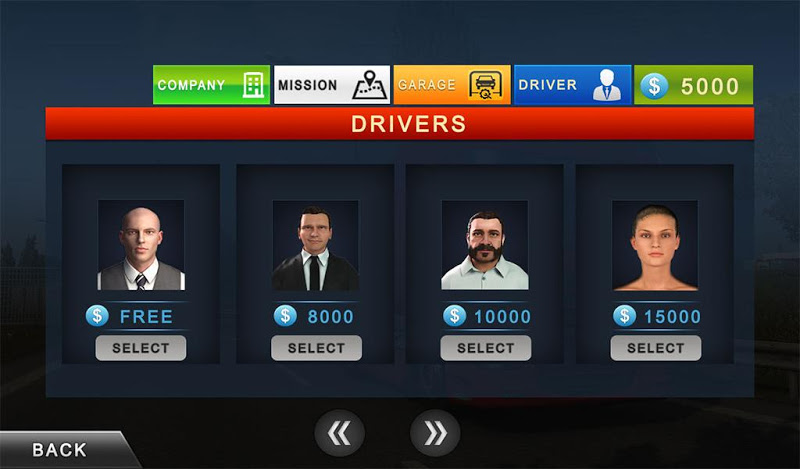Show the Driver tab

[x=572, y=85]
